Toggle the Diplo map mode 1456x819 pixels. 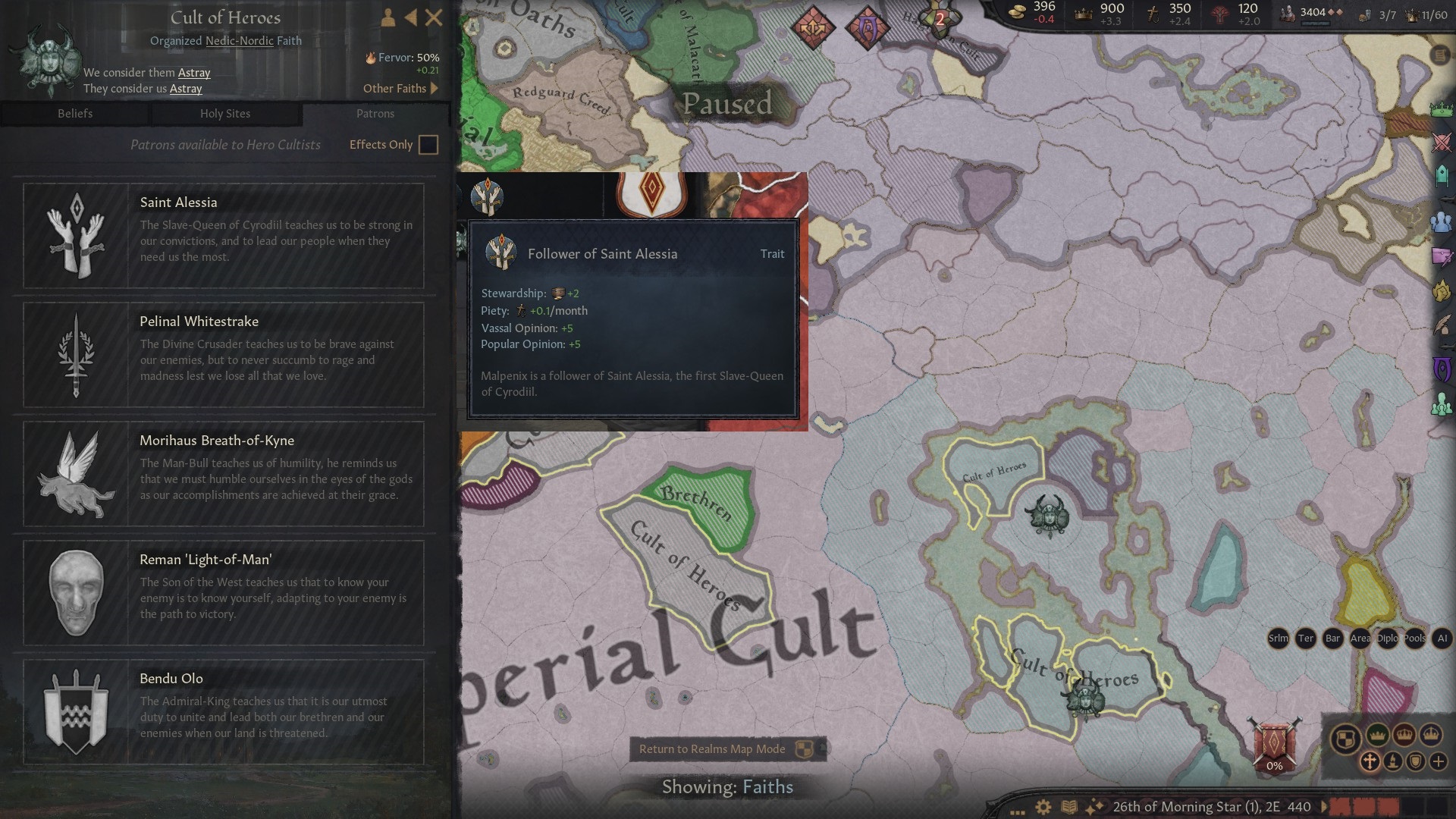(1387, 639)
